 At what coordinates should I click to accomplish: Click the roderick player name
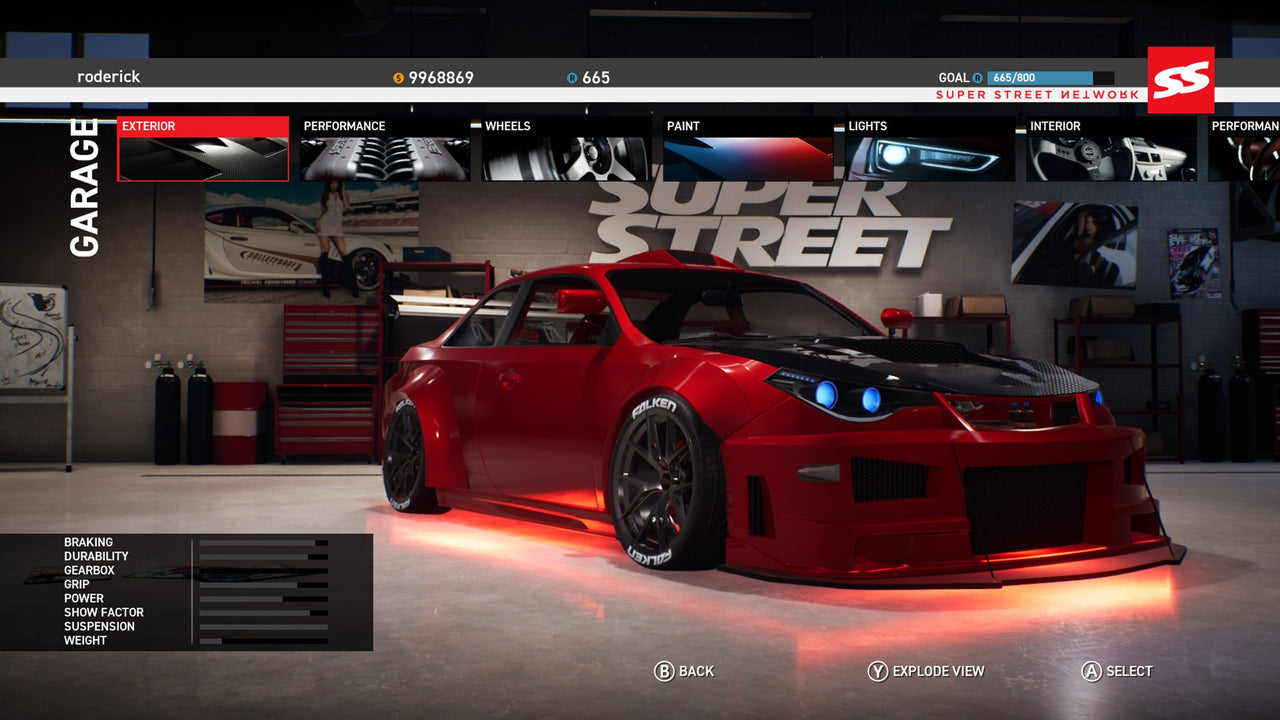click(x=108, y=77)
